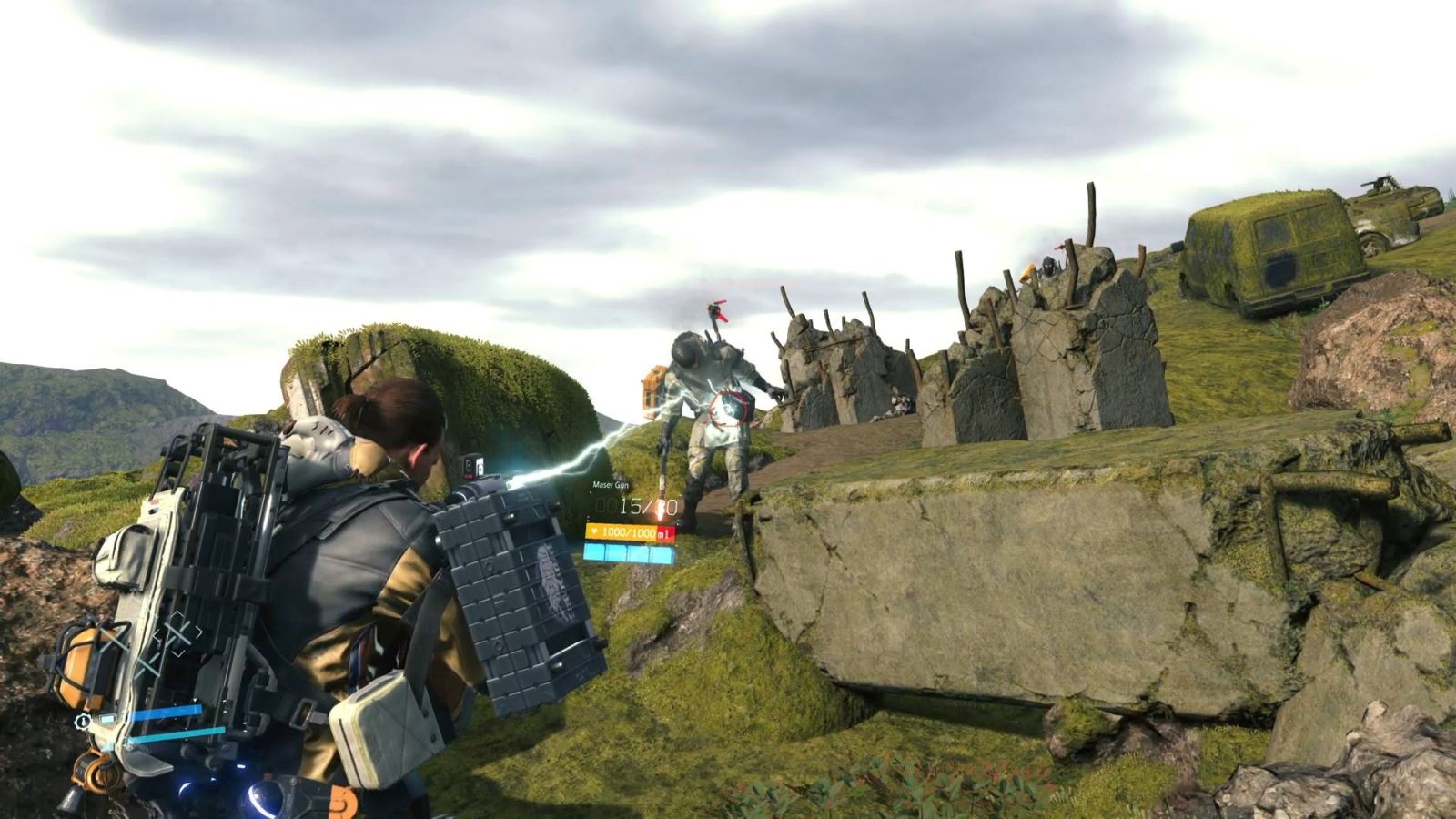Click the red alert marker above the stunned MULE
Image resolution: width=1456 pixels, height=819 pixels.
coord(719,309)
